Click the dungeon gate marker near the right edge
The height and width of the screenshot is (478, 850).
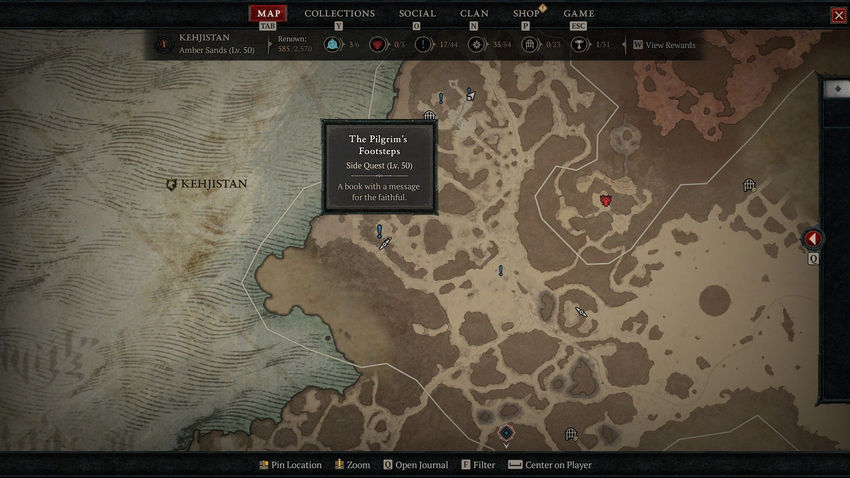pos(749,185)
